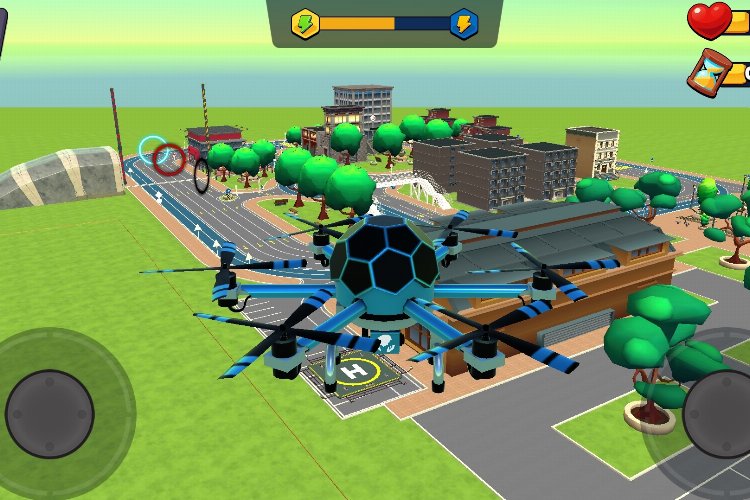Tap the left virtual joystick knob
750x500 pixels.
(x=50, y=413)
